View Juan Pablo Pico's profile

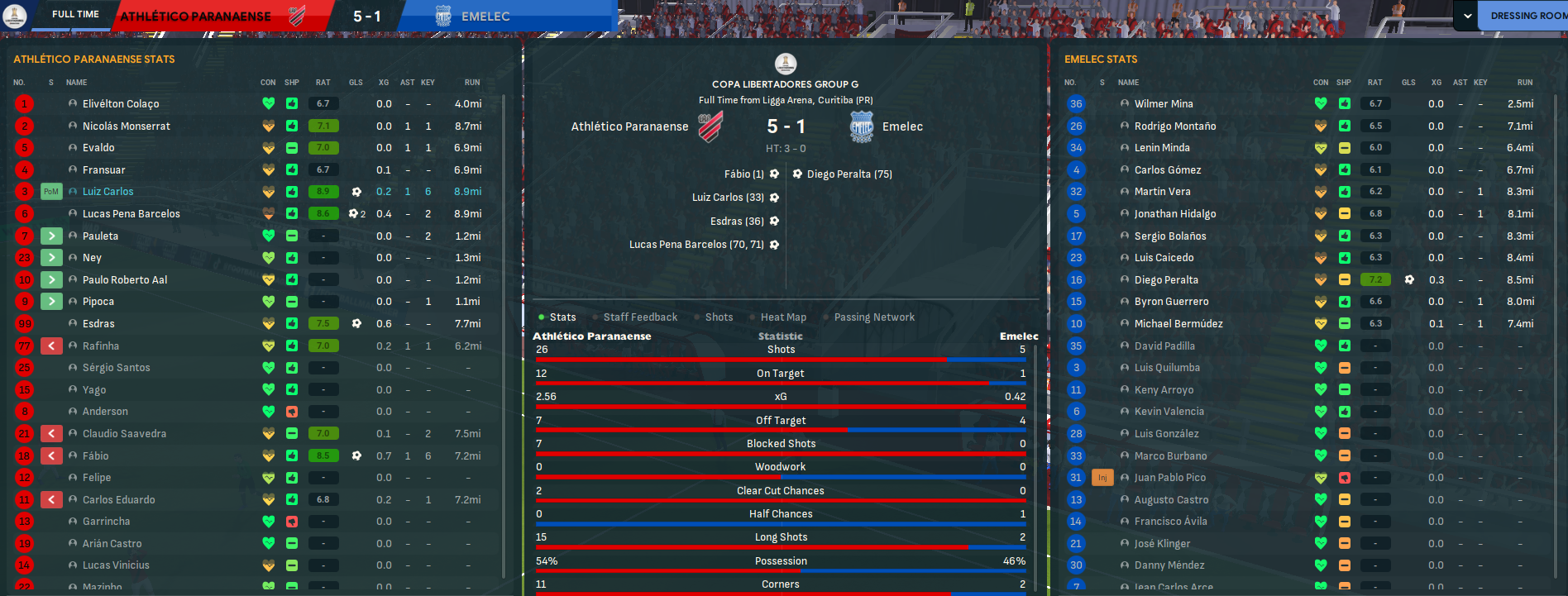tap(1170, 478)
